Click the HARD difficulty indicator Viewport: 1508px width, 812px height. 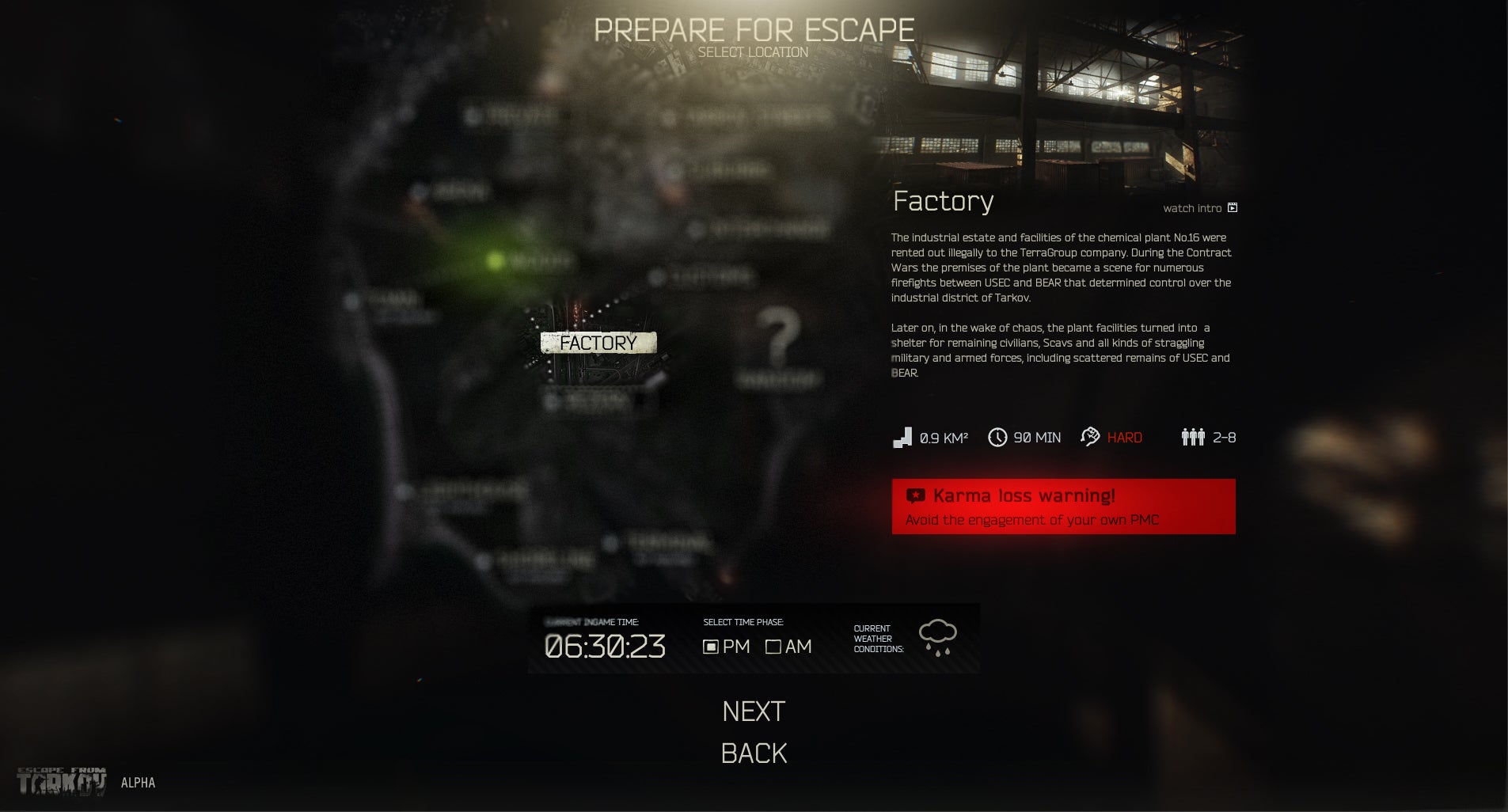(1123, 437)
